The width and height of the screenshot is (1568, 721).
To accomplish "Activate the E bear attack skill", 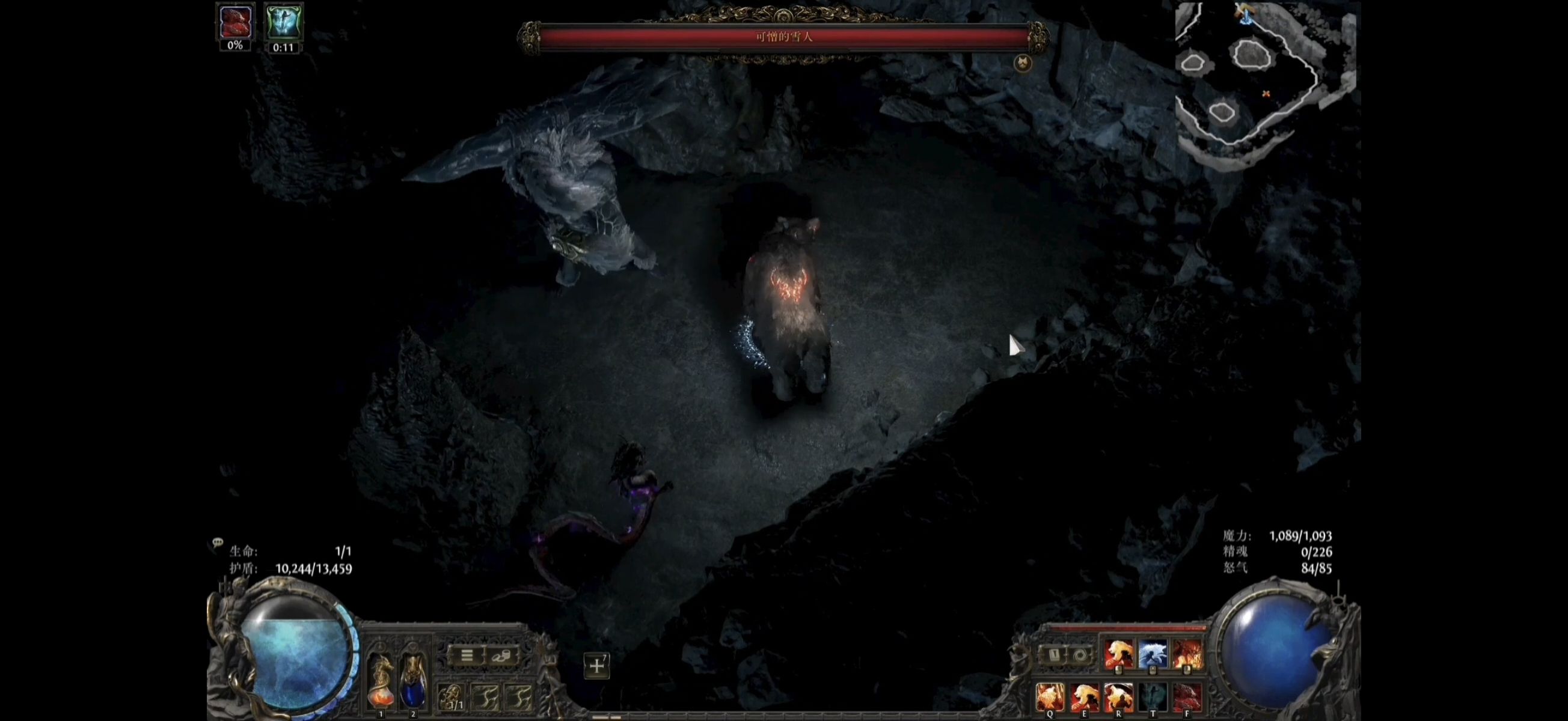I will point(1085,696).
